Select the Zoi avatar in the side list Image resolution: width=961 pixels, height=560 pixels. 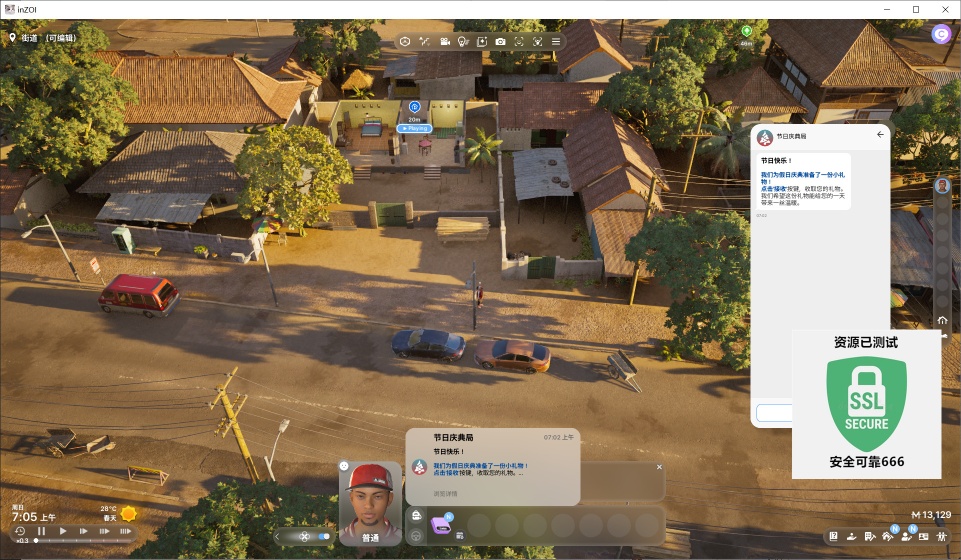click(x=942, y=186)
